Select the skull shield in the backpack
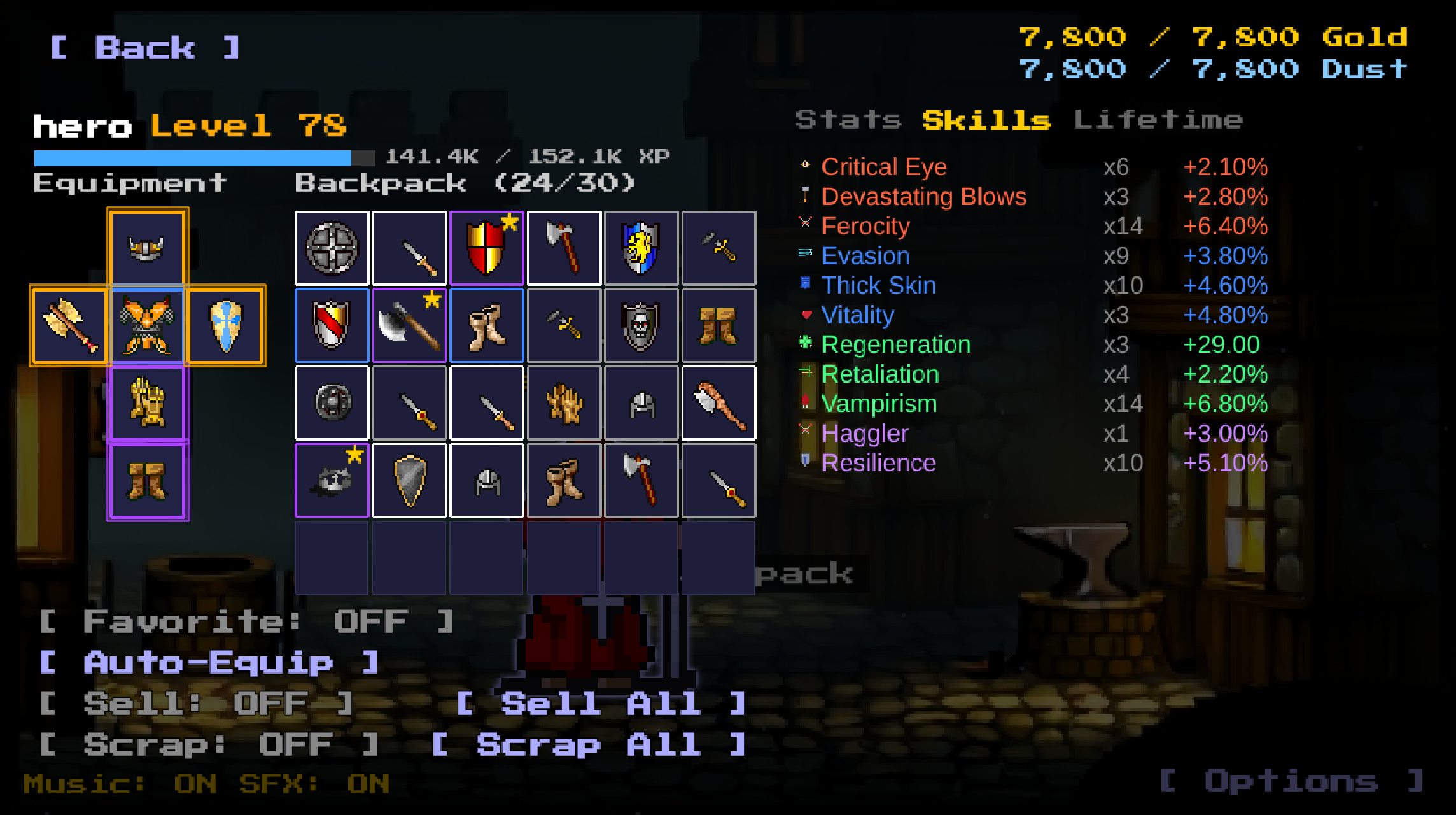Screen dimensions: 1456x815 641,326
